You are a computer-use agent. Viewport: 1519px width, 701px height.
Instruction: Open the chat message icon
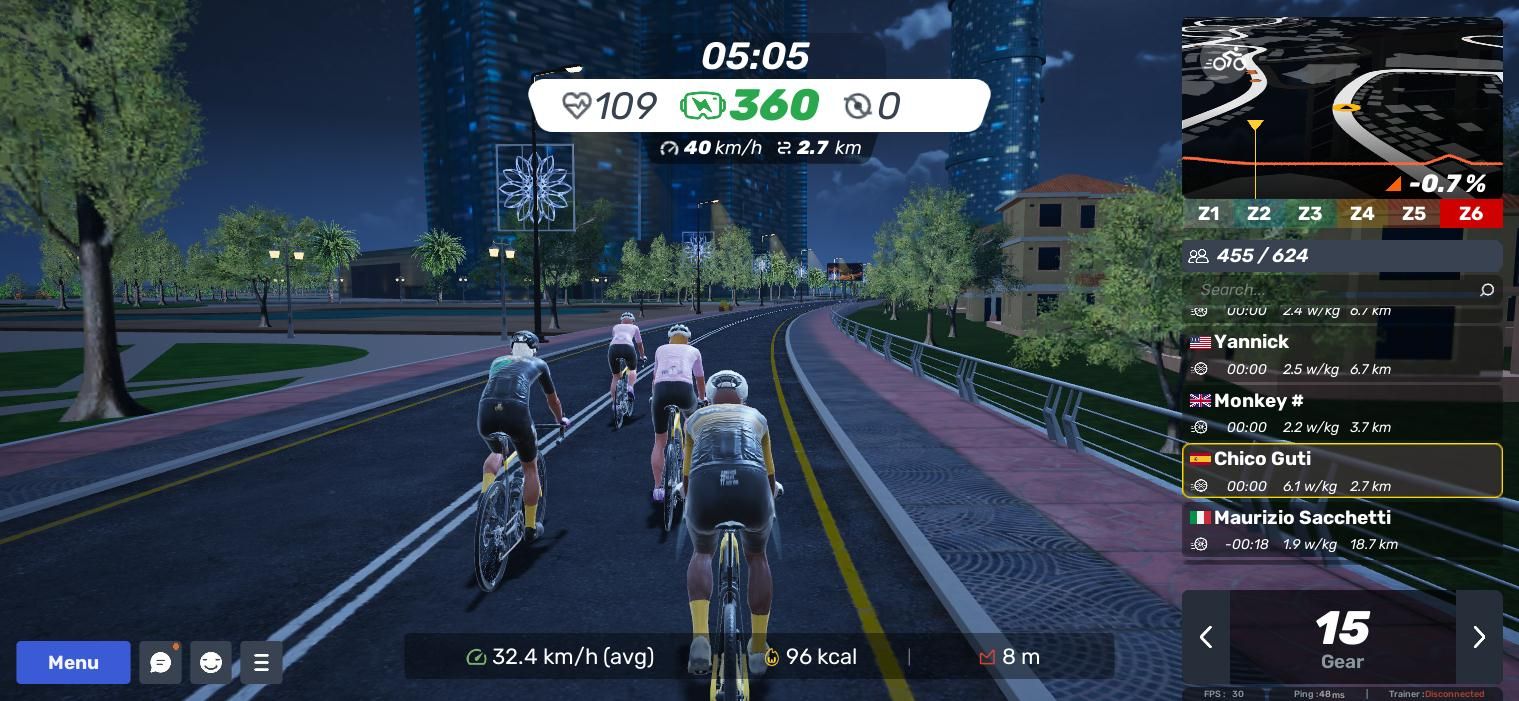point(160,662)
